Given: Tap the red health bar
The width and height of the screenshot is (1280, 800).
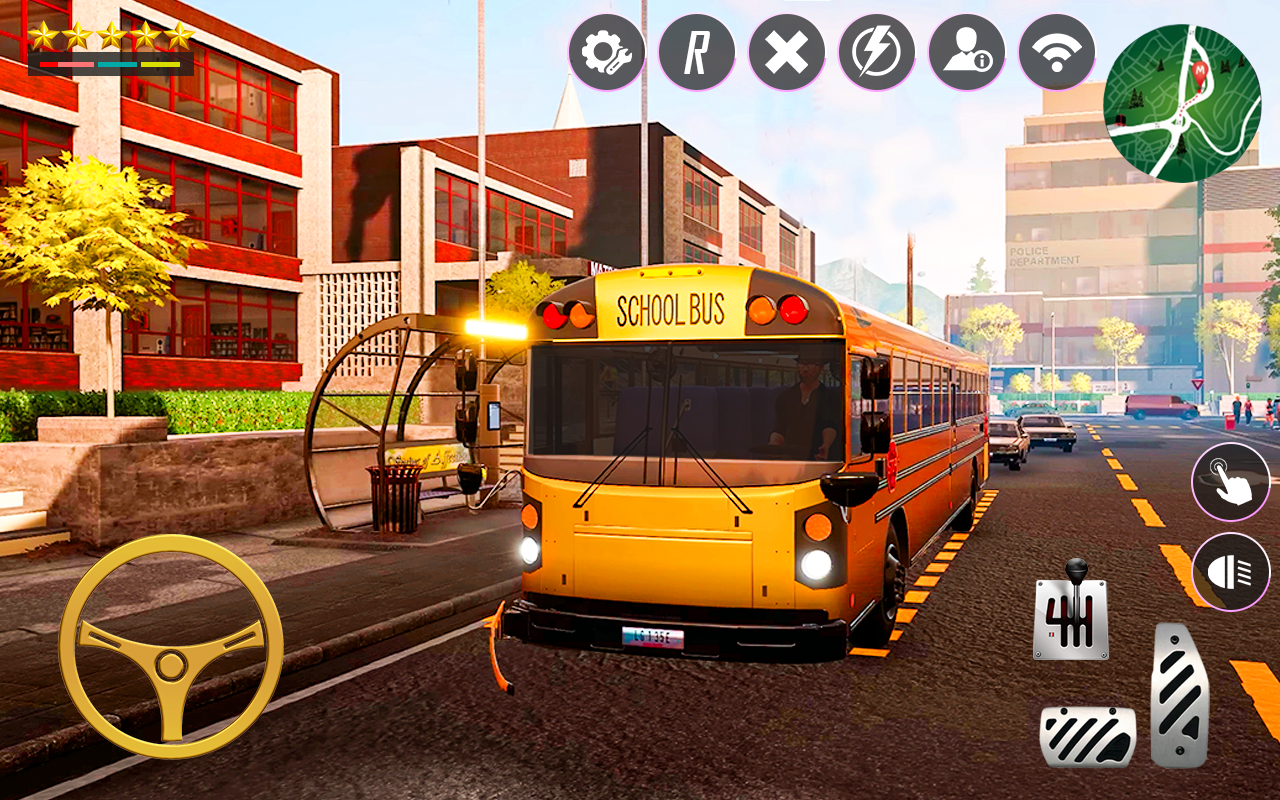Looking at the screenshot, I should tap(49, 64).
